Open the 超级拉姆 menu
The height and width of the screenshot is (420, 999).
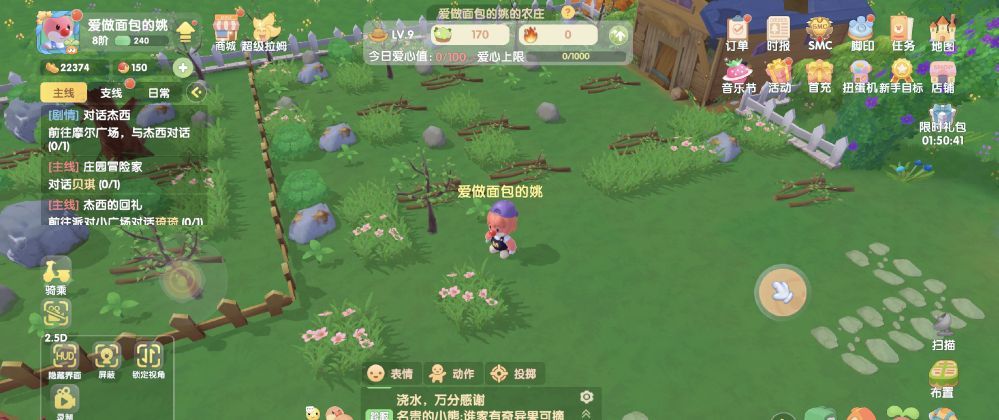click(x=266, y=31)
